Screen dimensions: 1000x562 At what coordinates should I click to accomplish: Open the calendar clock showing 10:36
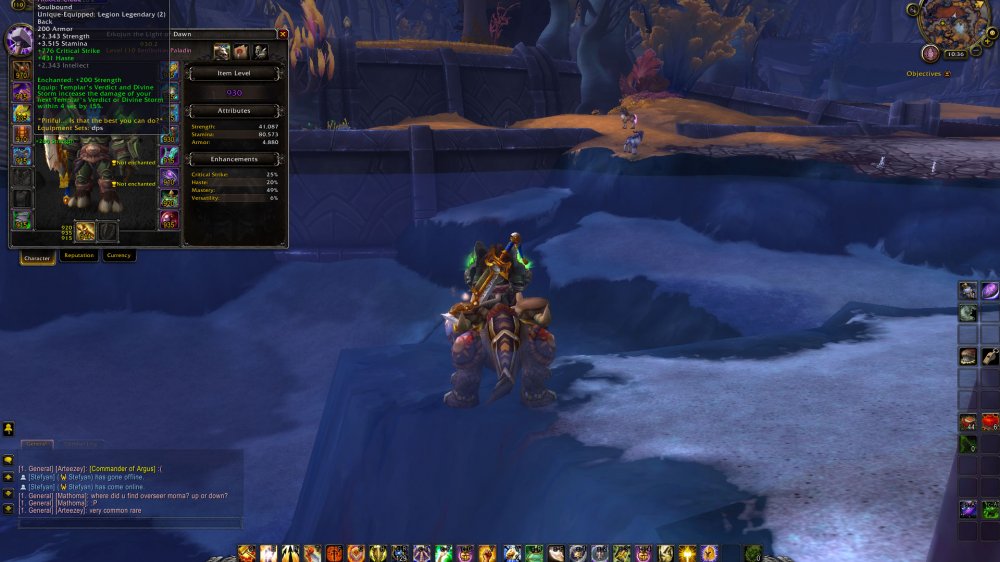(955, 54)
